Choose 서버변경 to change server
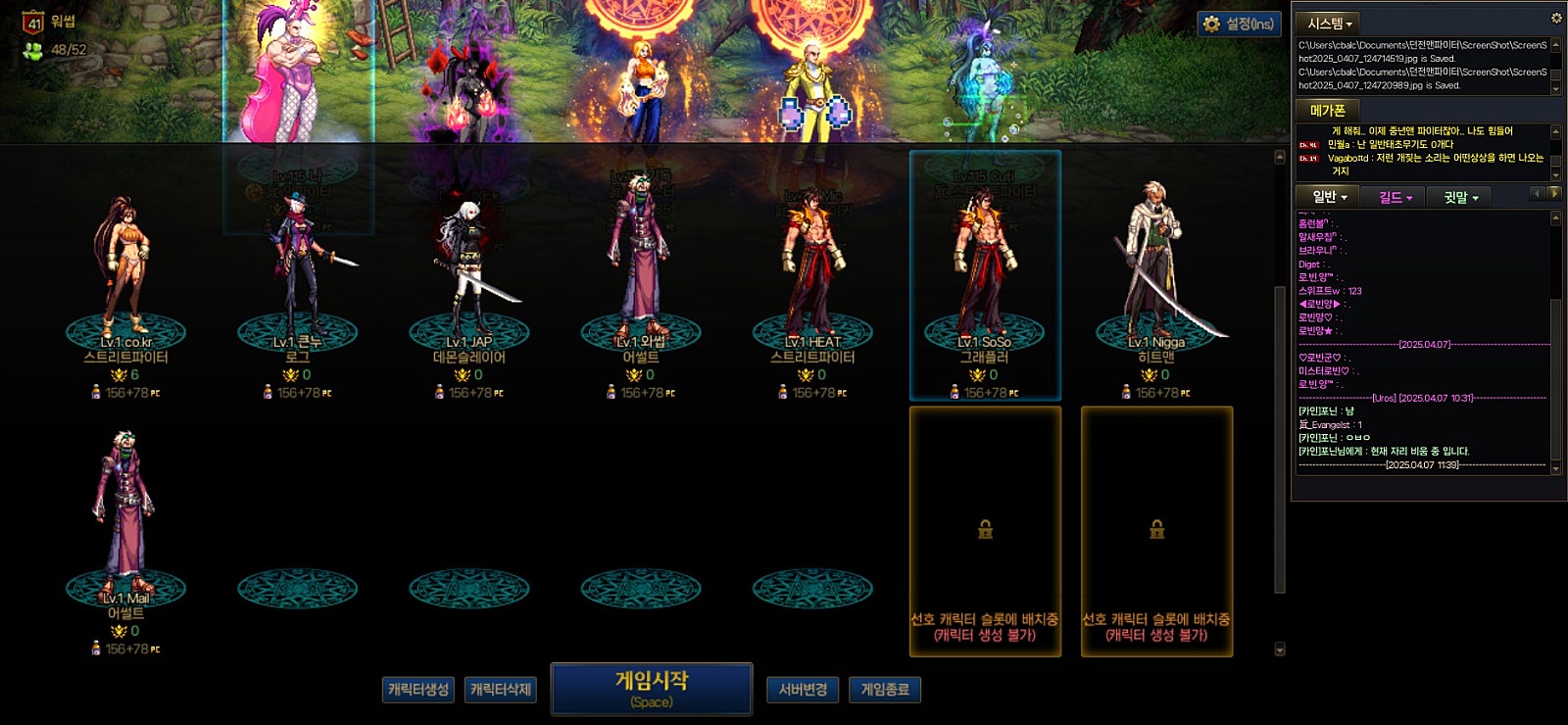1568x725 pixels. click(x=803, y=690)
